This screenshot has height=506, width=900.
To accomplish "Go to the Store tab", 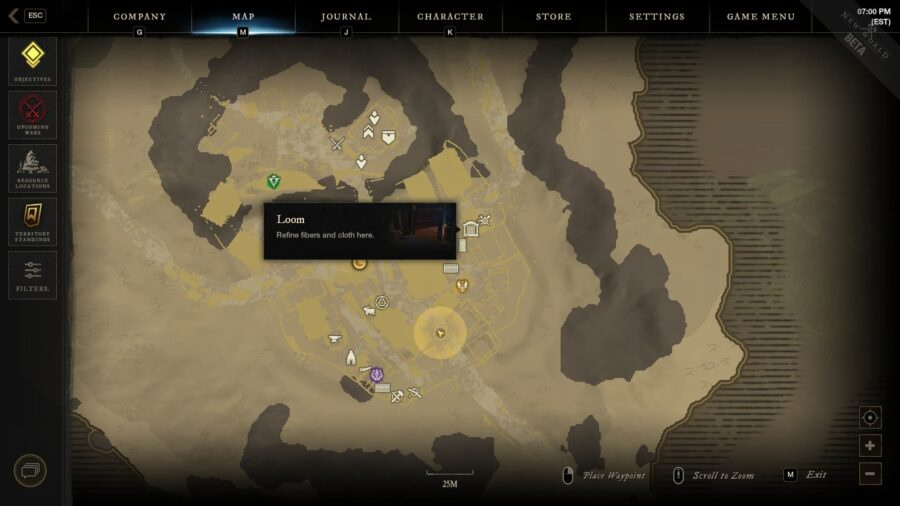I will click(553, 17).
